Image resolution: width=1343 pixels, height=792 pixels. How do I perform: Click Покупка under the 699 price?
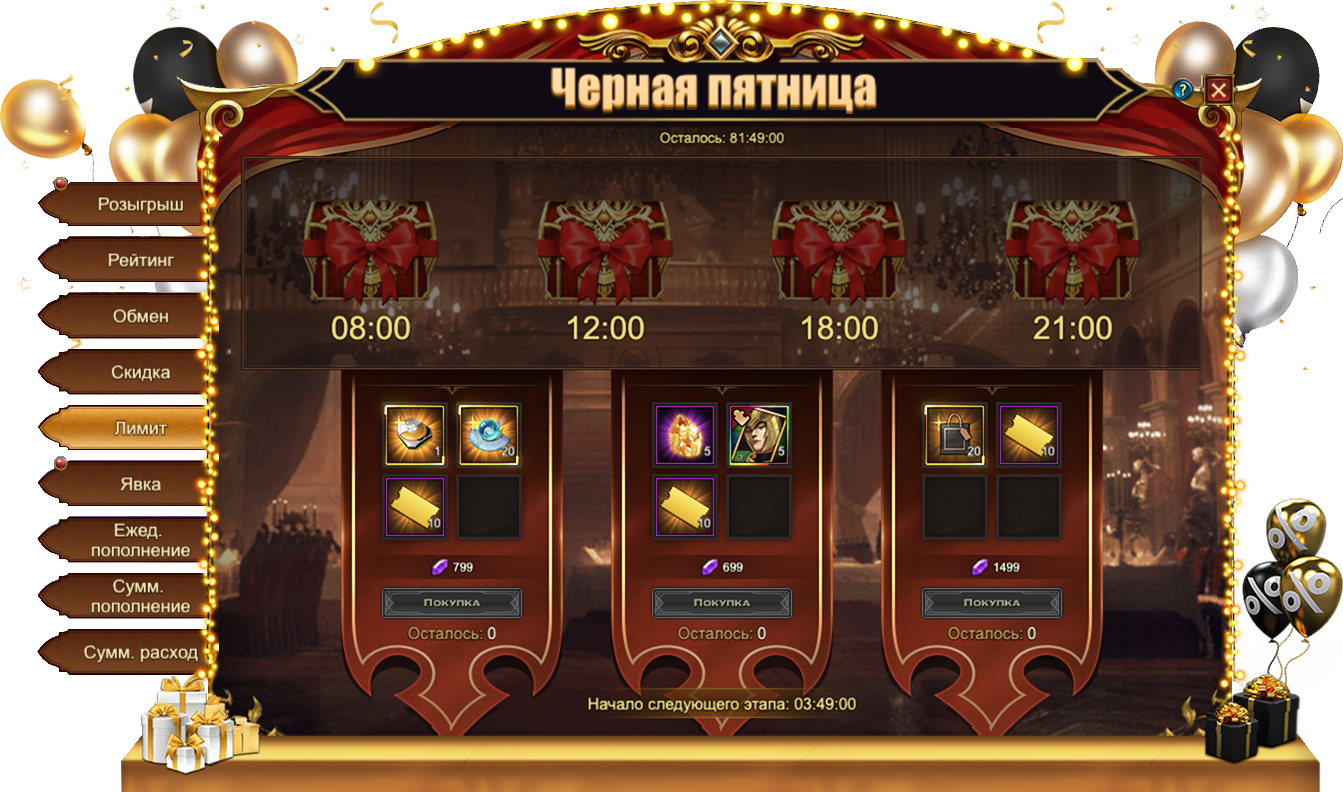tap(722, 603)
